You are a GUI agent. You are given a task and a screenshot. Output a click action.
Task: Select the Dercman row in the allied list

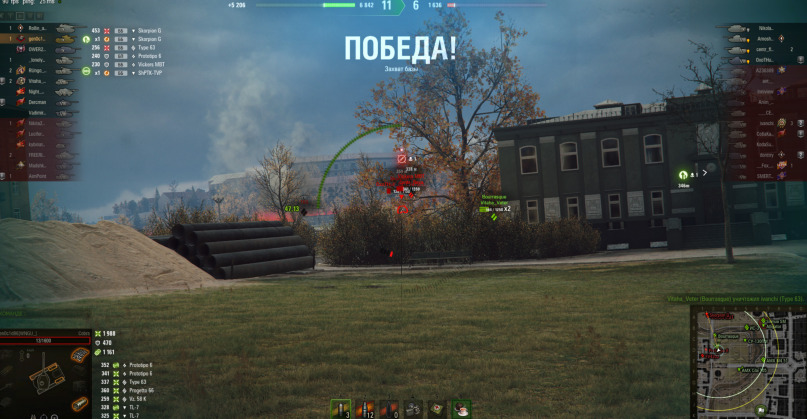pos(37,102)
